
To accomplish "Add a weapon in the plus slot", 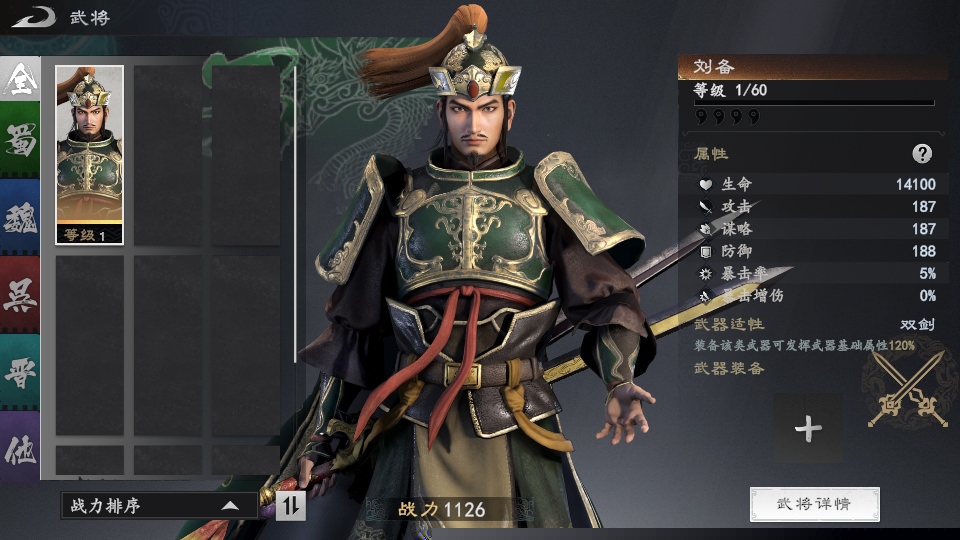I will pos(808,428).
